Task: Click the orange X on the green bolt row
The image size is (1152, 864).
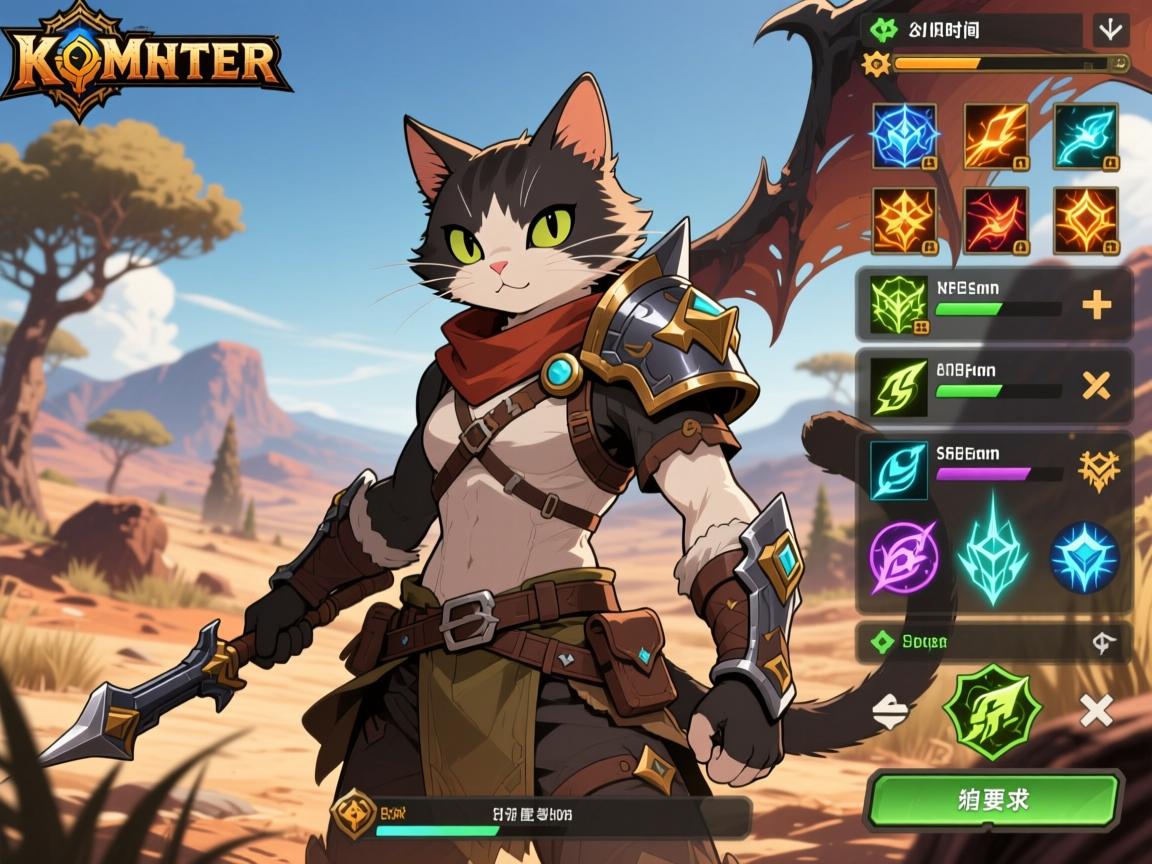Action: tap(1097, 385)
